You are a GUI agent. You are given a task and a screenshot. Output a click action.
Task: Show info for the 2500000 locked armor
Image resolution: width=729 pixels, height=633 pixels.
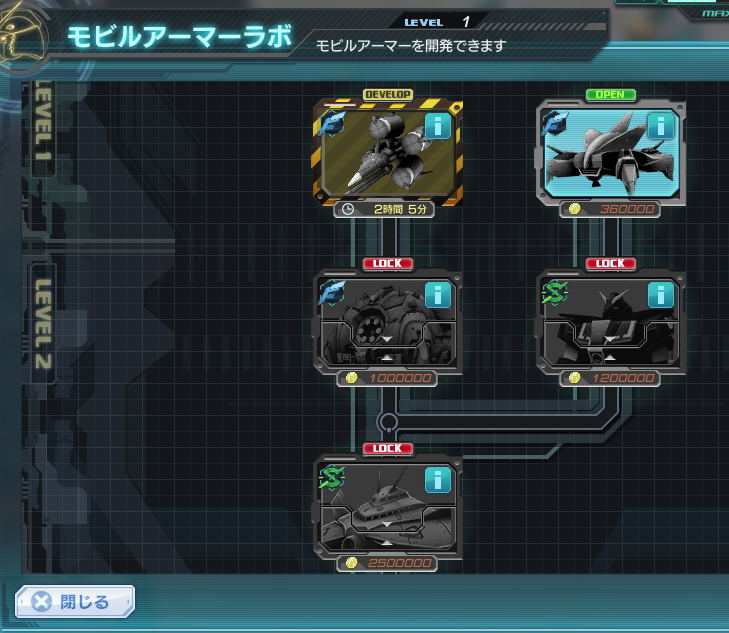point(437,480)
